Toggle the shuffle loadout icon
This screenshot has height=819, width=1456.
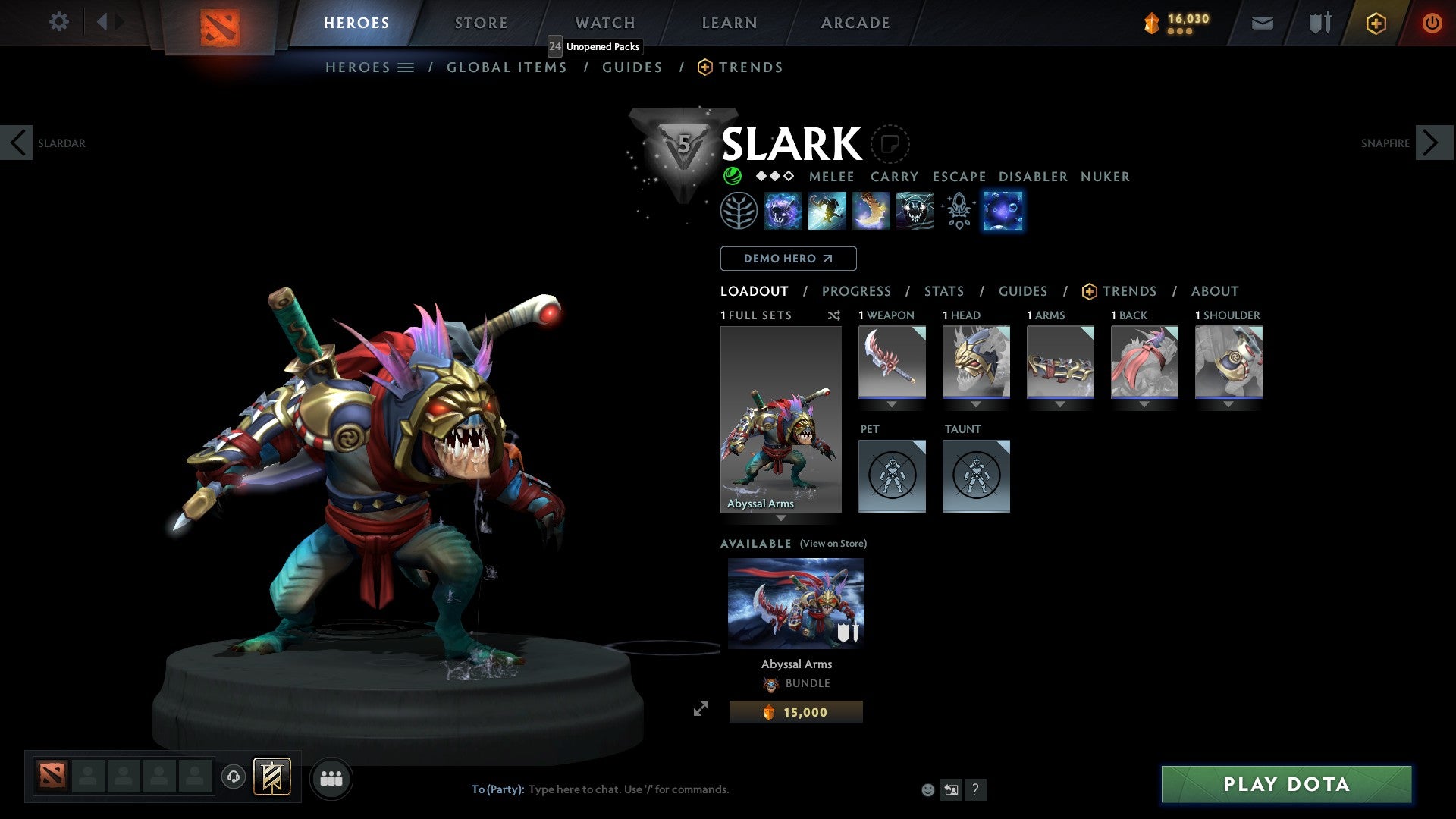833,315
